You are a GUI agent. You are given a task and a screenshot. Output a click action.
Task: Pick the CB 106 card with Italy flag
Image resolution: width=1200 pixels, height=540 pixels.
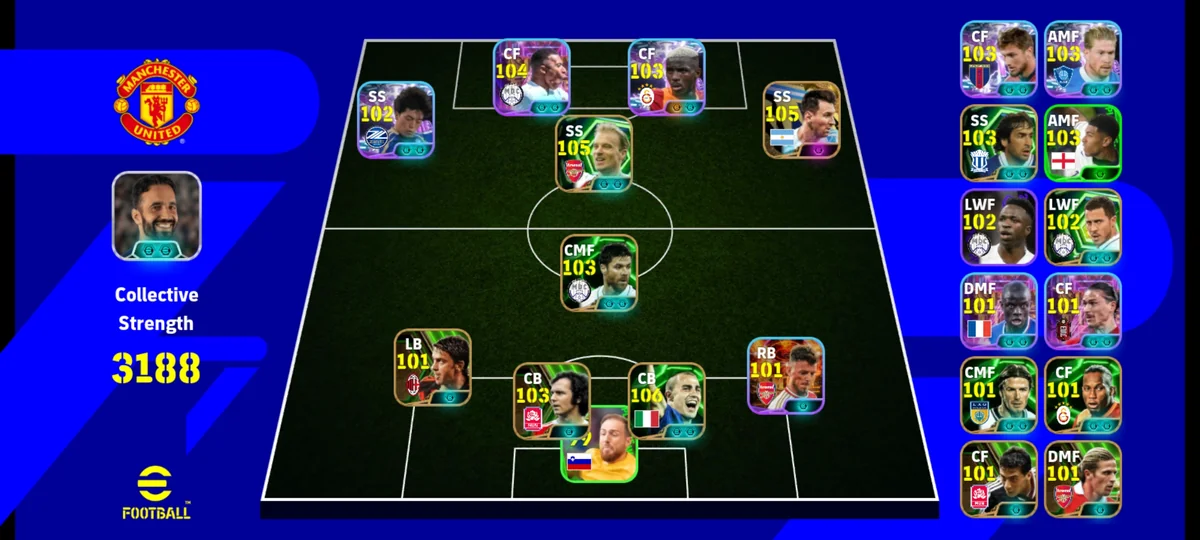pyautogui.click(x=666, y=401)
